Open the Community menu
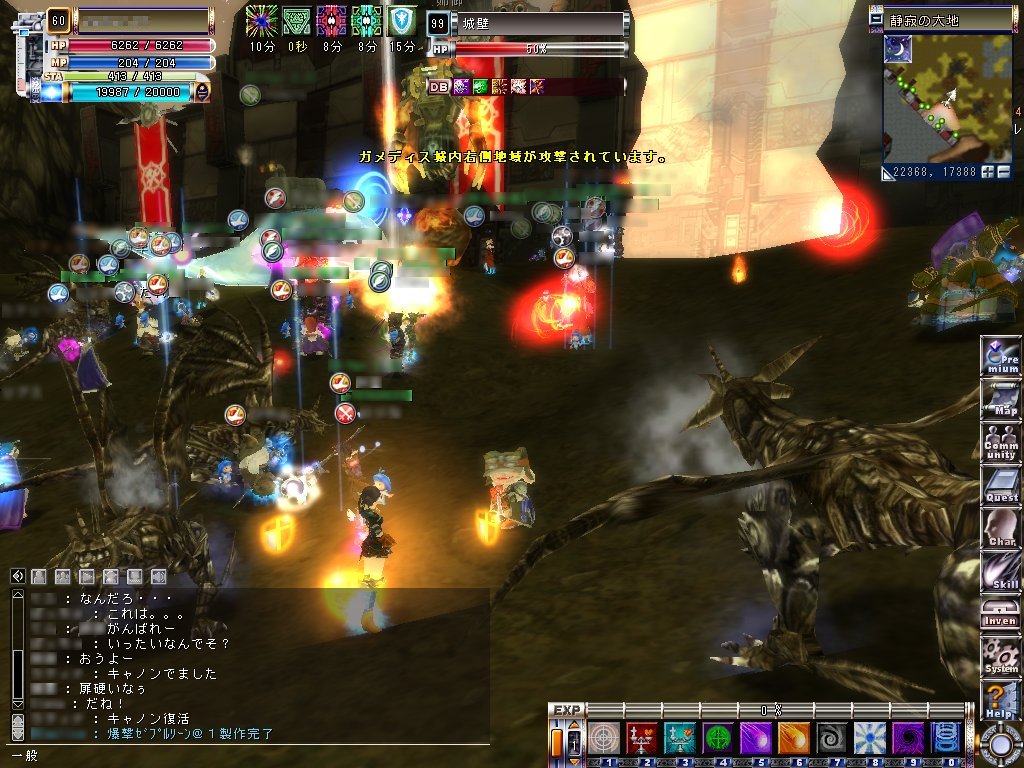1024x768 pixels. point(1000,444)
